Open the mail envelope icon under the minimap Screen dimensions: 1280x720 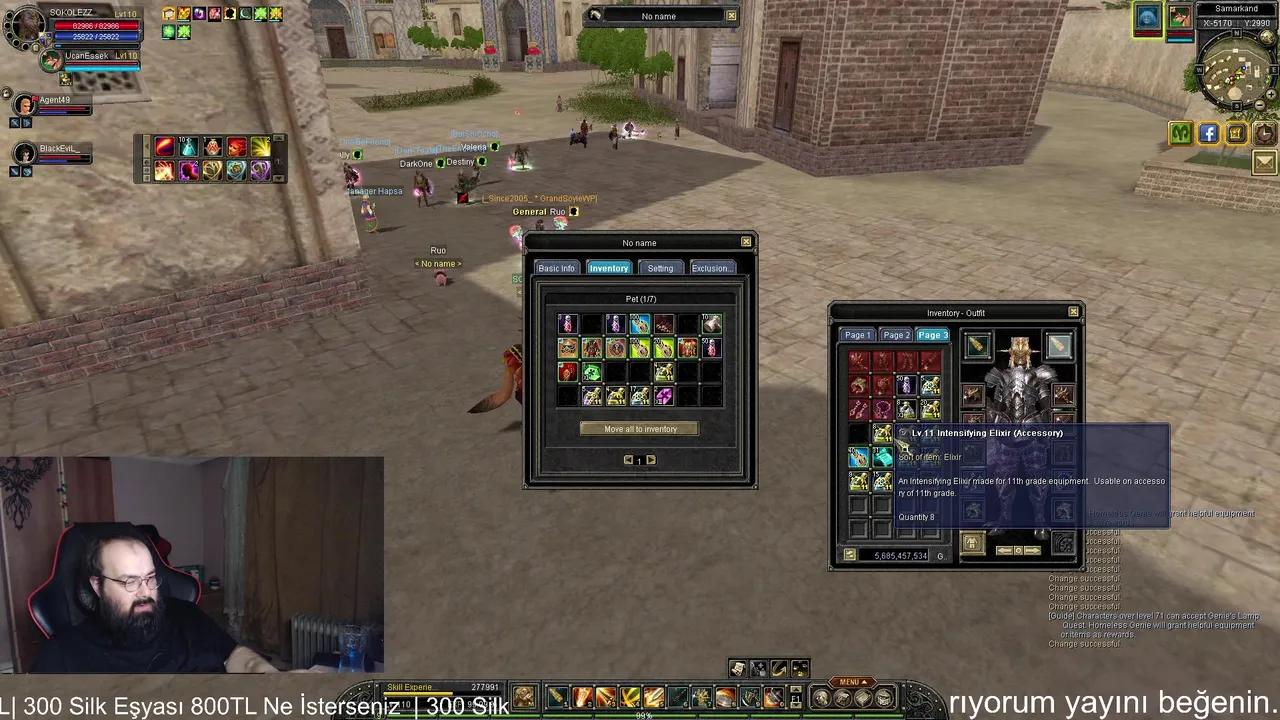[1263, 162]
